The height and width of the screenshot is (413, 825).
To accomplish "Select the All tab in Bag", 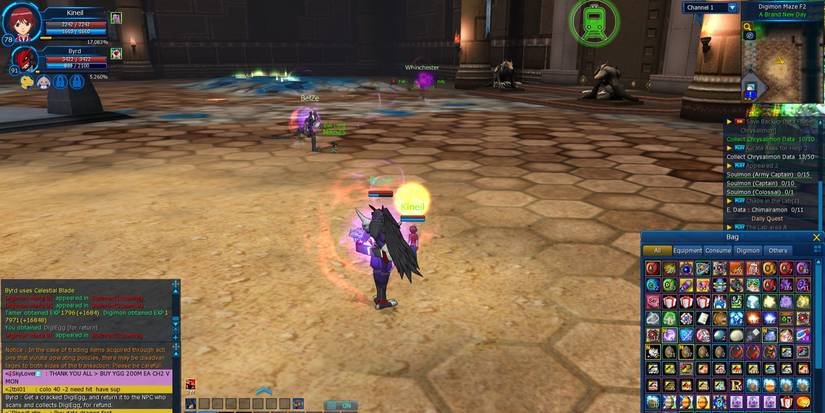I will 656,250.
